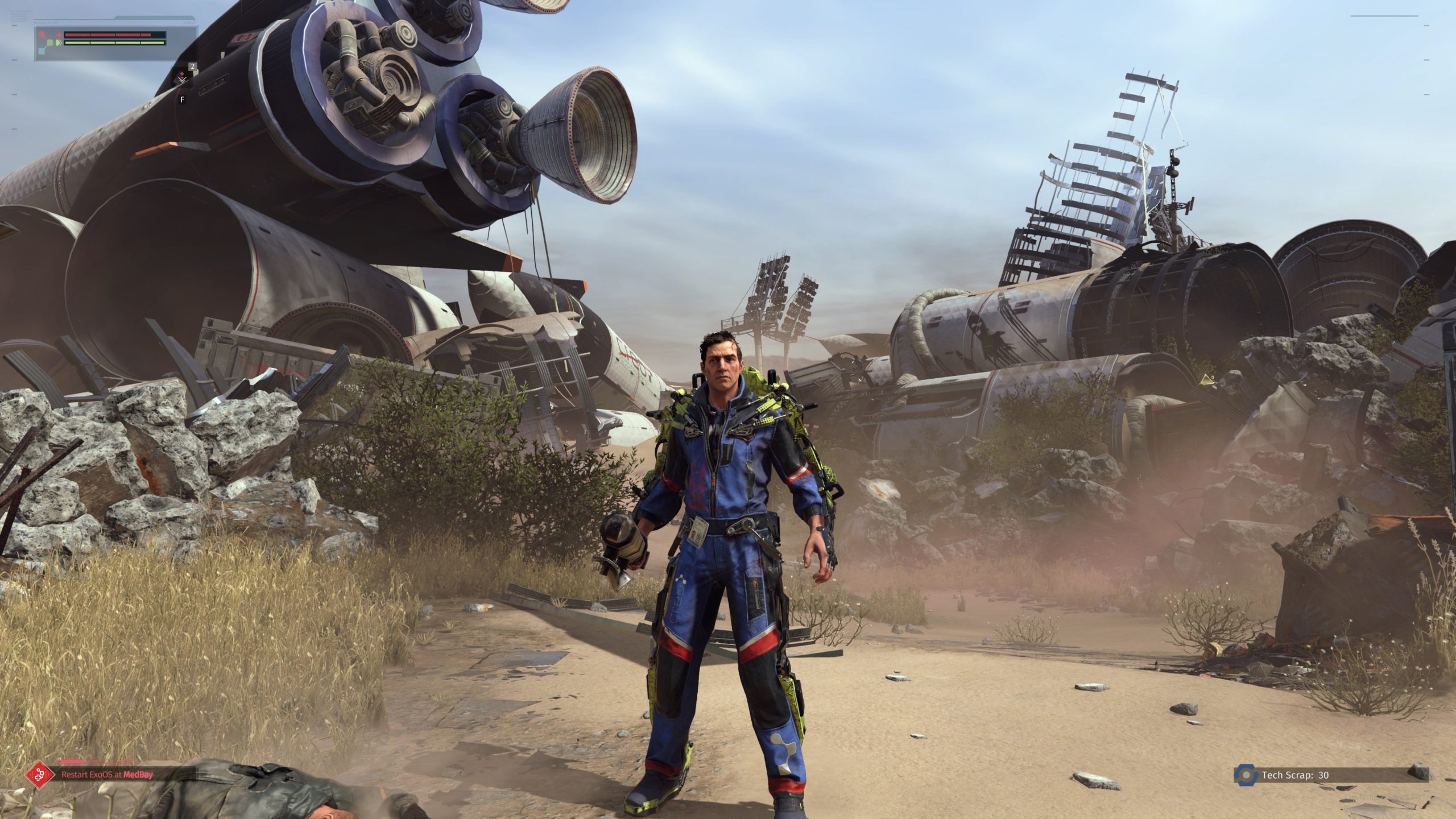Toggle the injectable slot labeled 2

click(x=193, y=67)
